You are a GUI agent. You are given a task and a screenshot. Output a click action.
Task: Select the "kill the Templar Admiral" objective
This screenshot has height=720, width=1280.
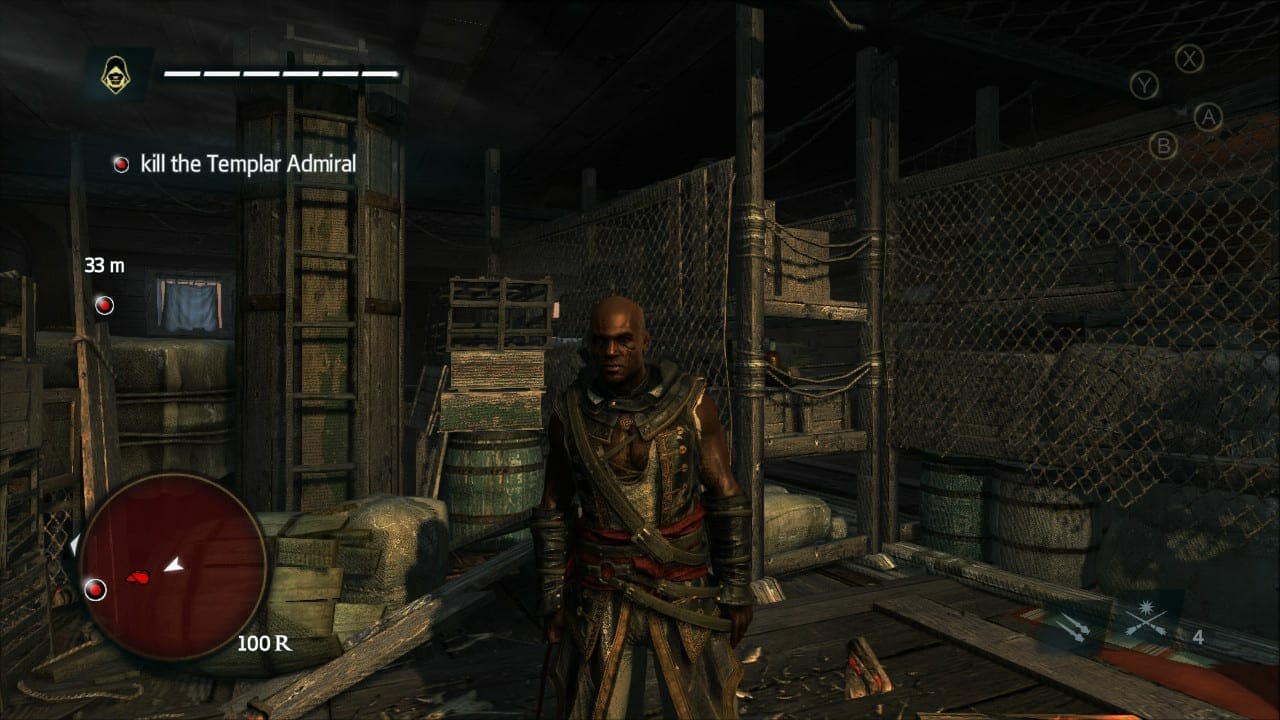point(235,164)
